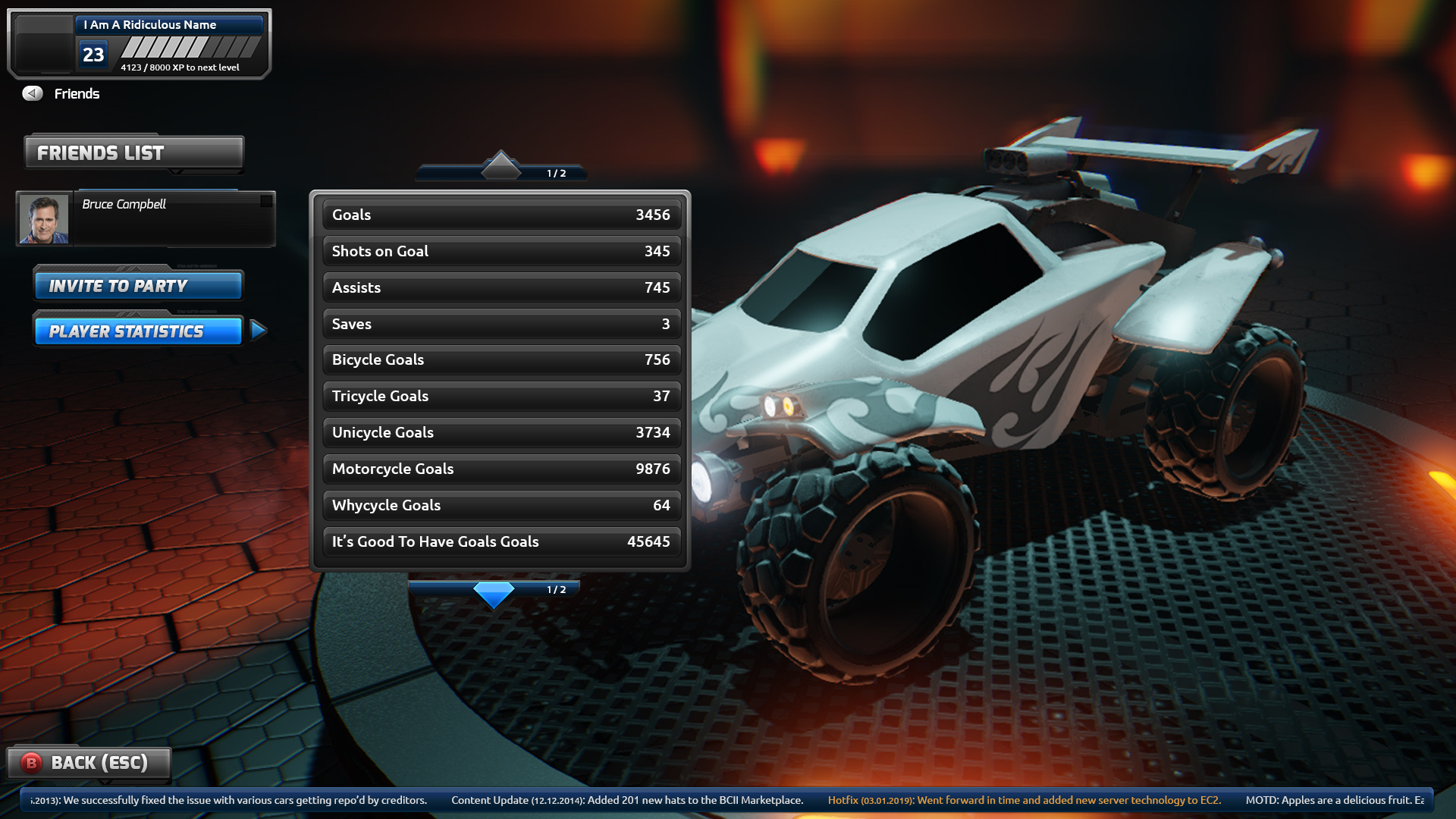Open the Friends List header
Screen dimensions: 1456x819
134,153
